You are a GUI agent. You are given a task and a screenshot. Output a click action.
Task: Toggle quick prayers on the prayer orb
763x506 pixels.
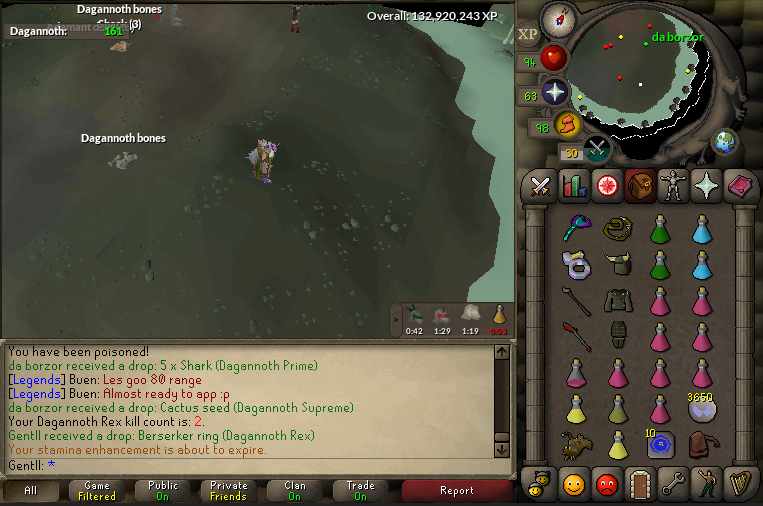(554, 93)
